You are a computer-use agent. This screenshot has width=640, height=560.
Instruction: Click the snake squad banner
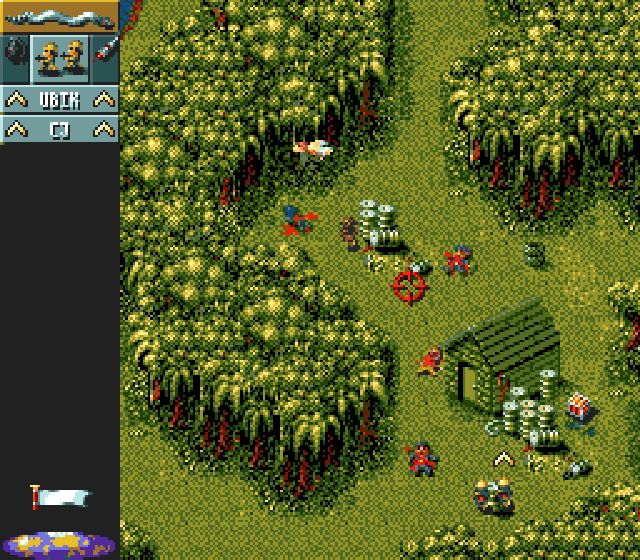(x=59, y=16)
